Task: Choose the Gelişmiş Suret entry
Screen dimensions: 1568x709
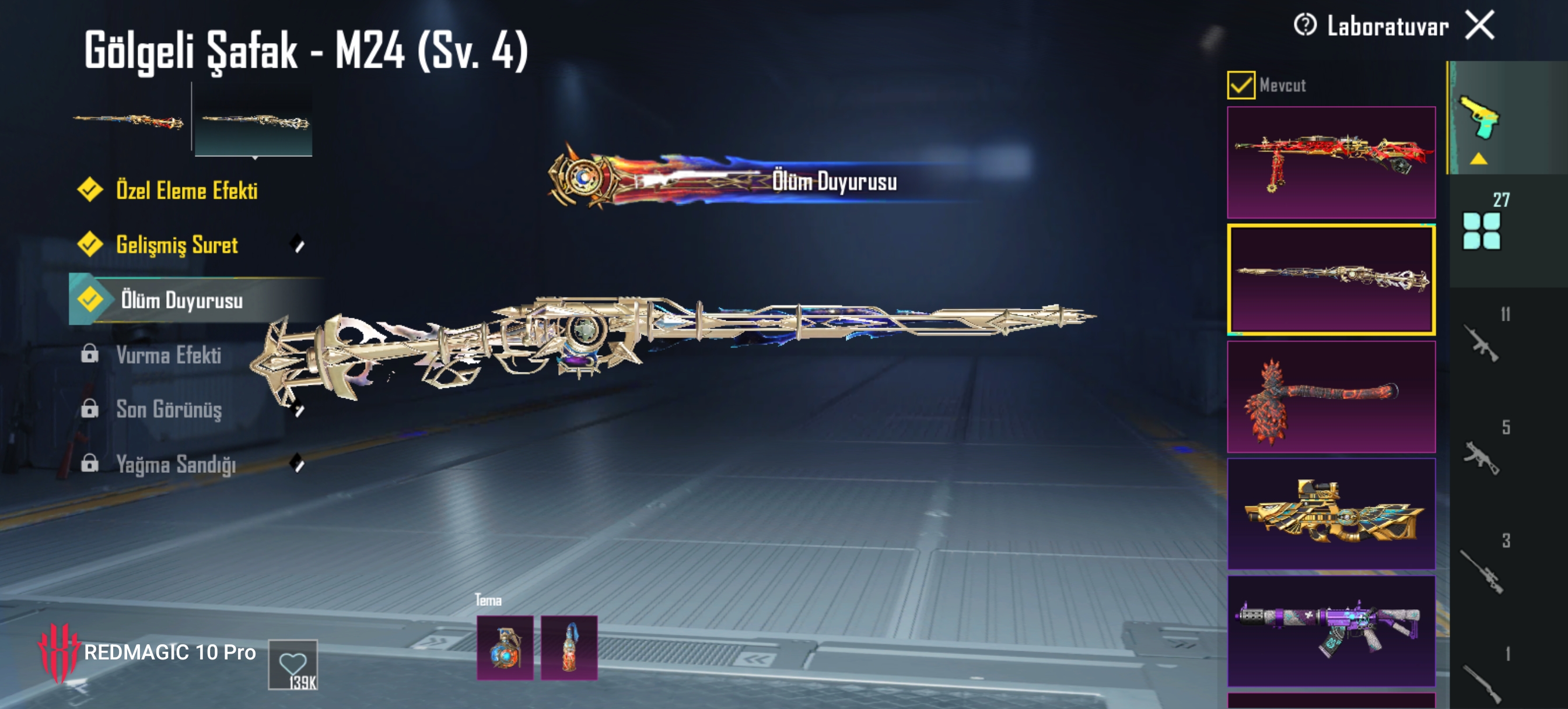Action: click(177, 245)
